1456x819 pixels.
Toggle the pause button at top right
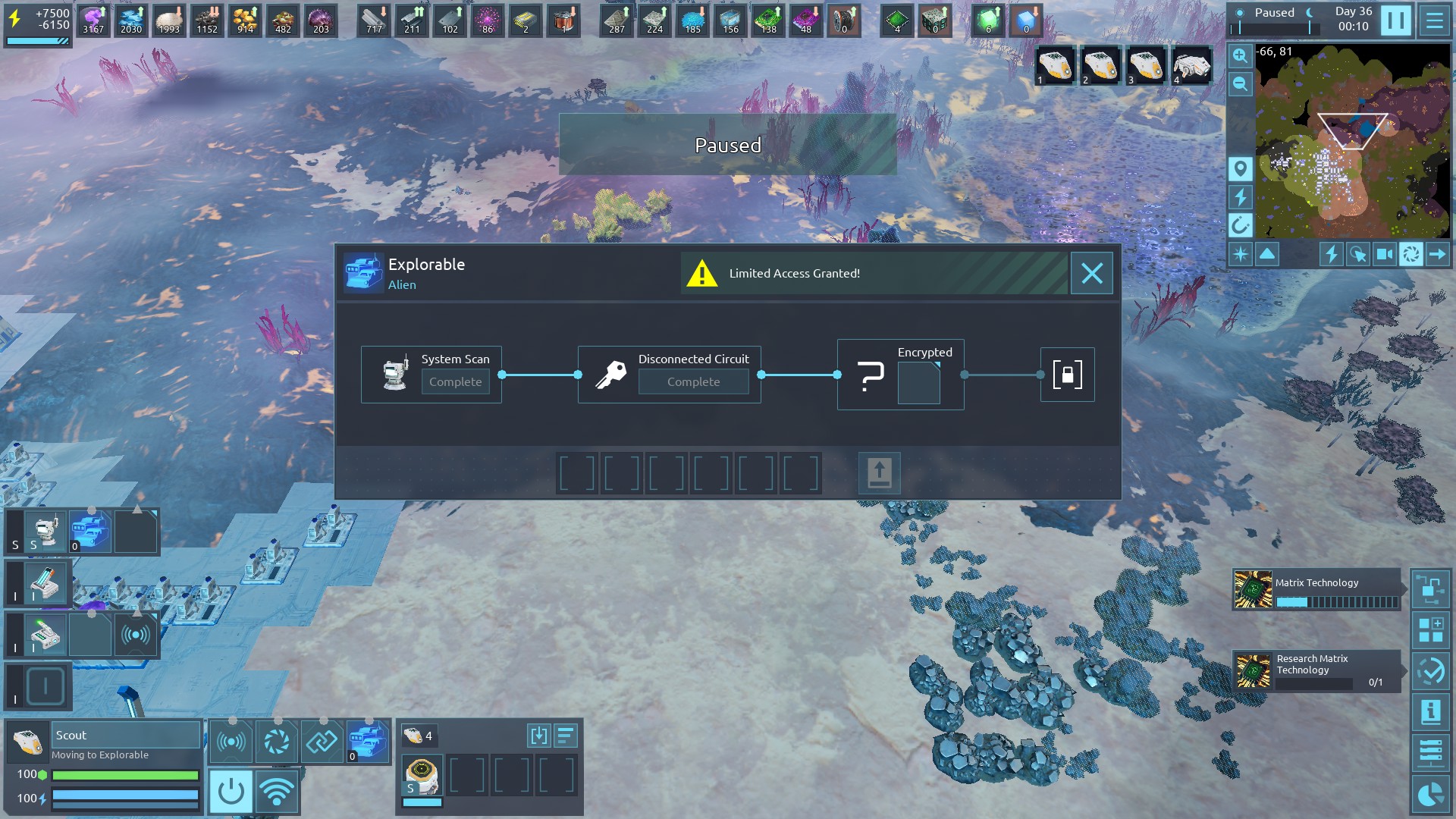click(1395, 20)
